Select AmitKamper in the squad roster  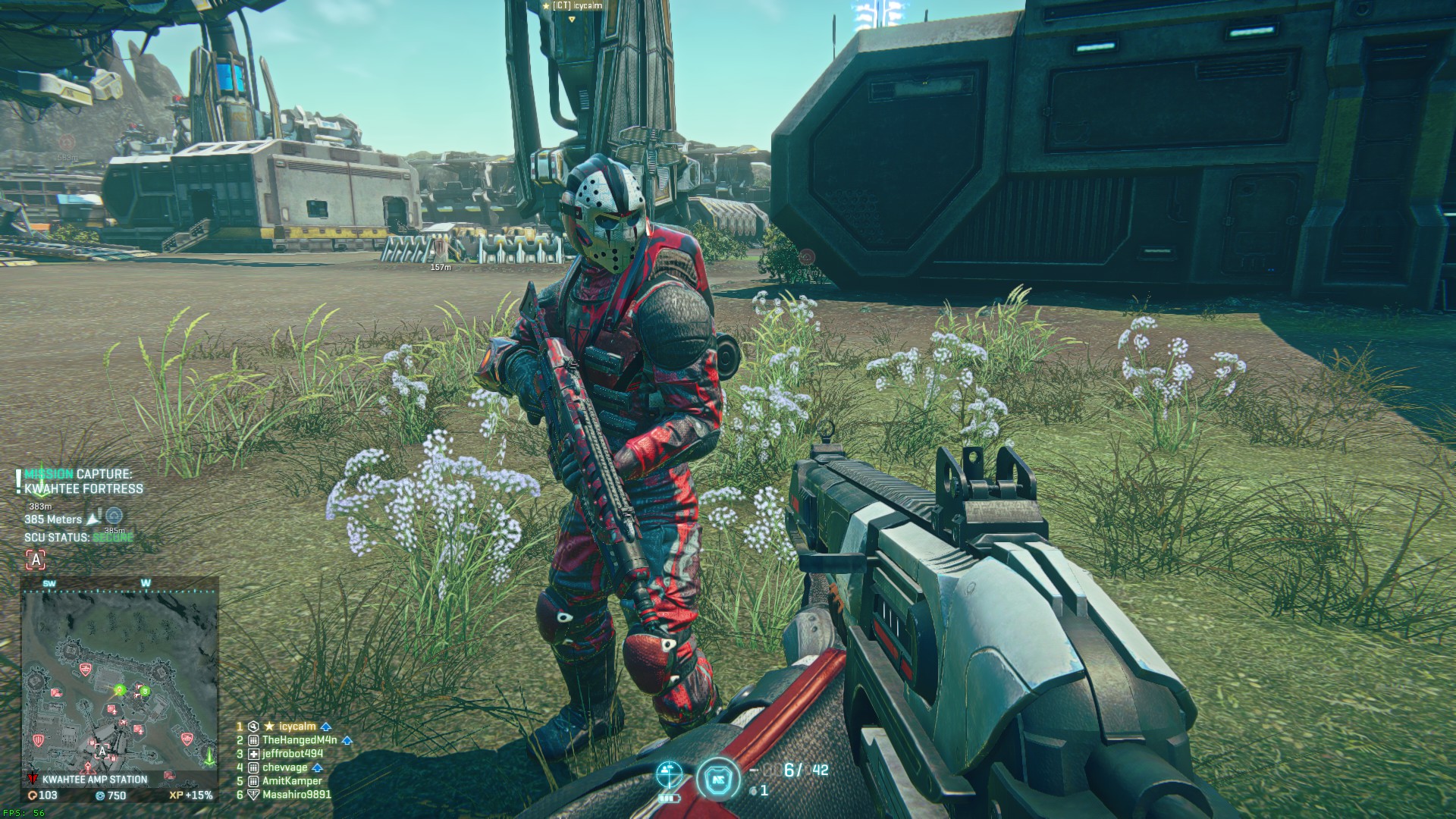[x=291, y=780]
